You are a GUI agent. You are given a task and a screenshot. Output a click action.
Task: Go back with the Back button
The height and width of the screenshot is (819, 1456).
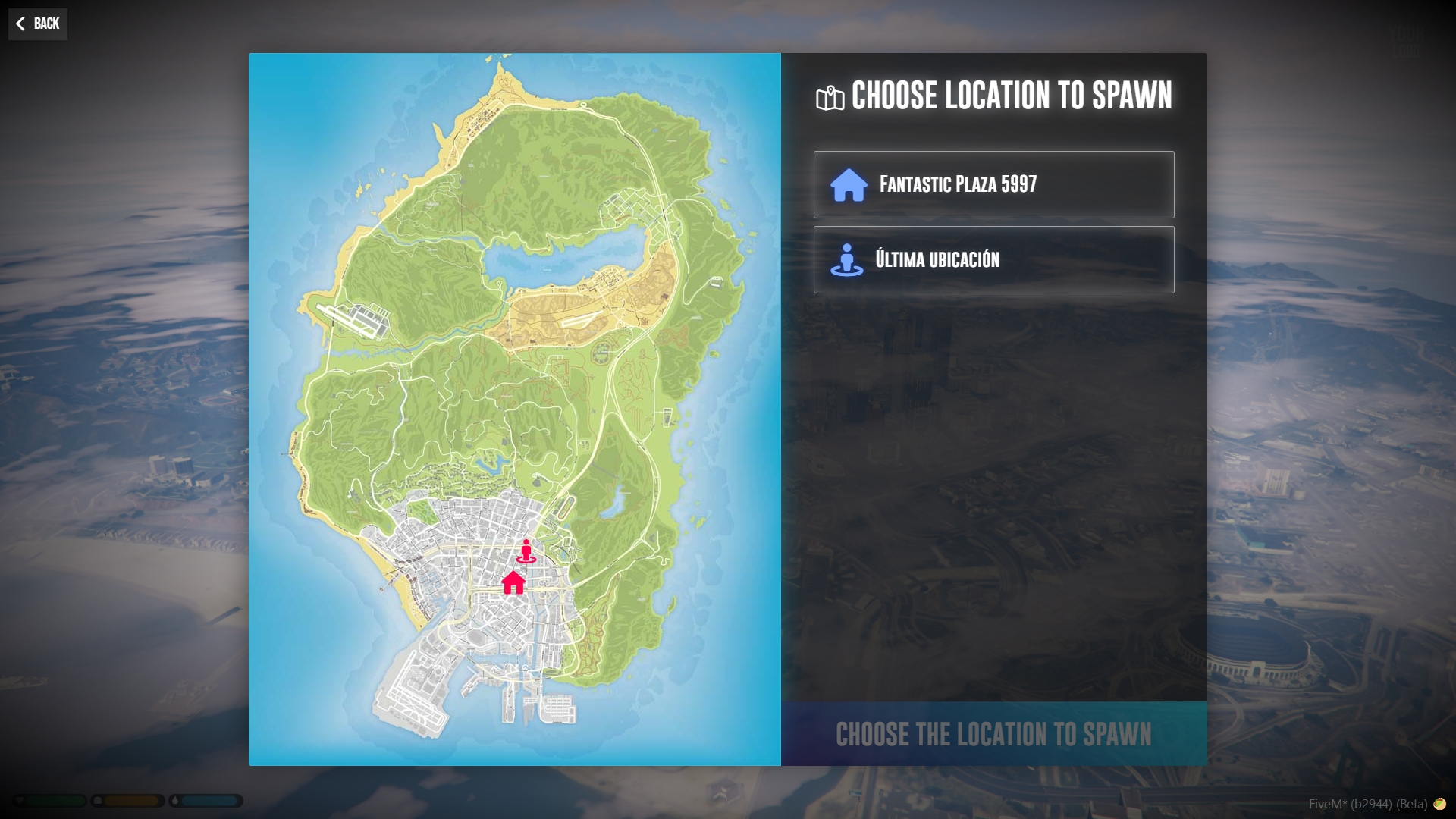[38, 24]
